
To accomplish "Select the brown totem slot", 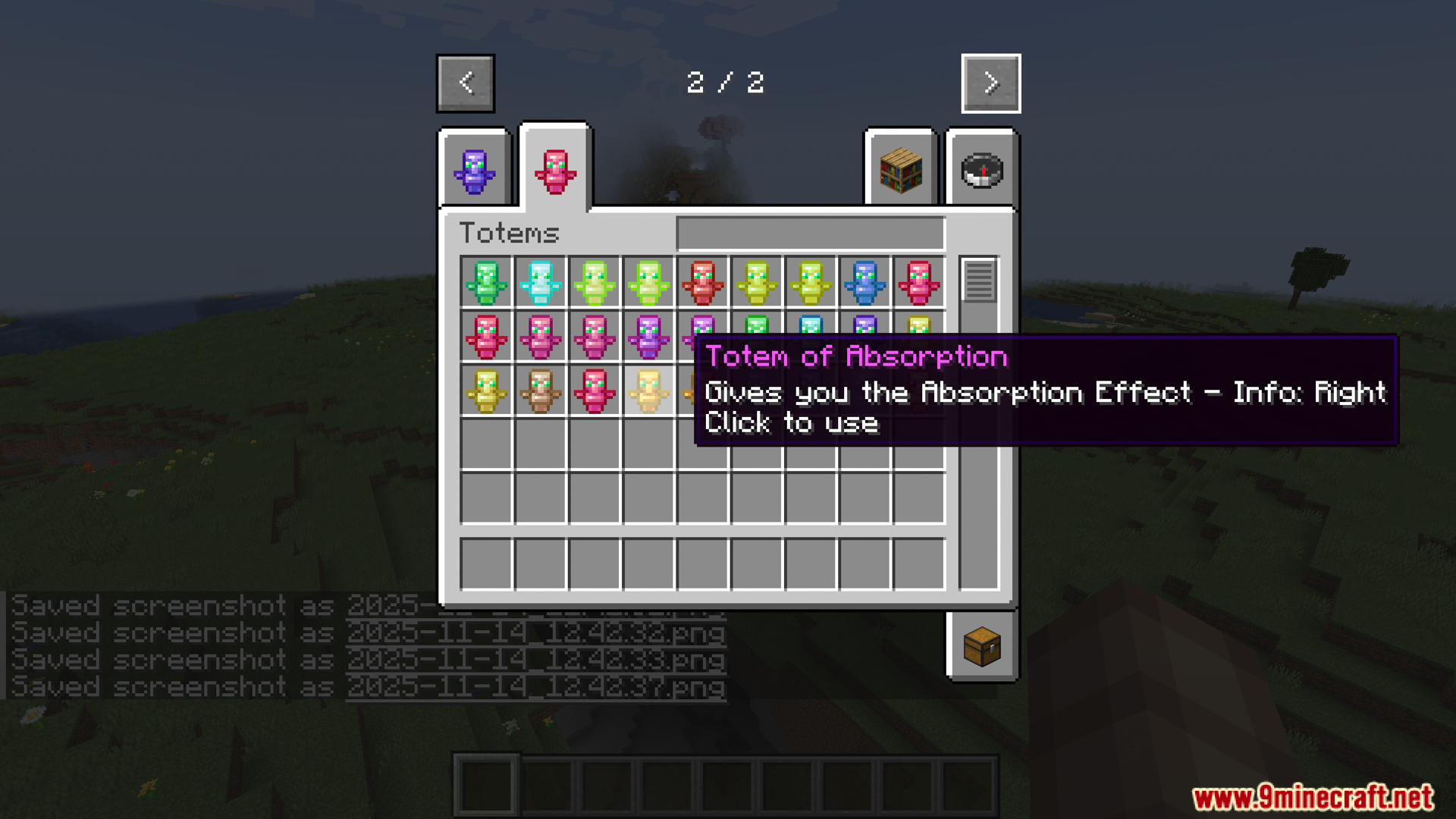I will (541, 391).
